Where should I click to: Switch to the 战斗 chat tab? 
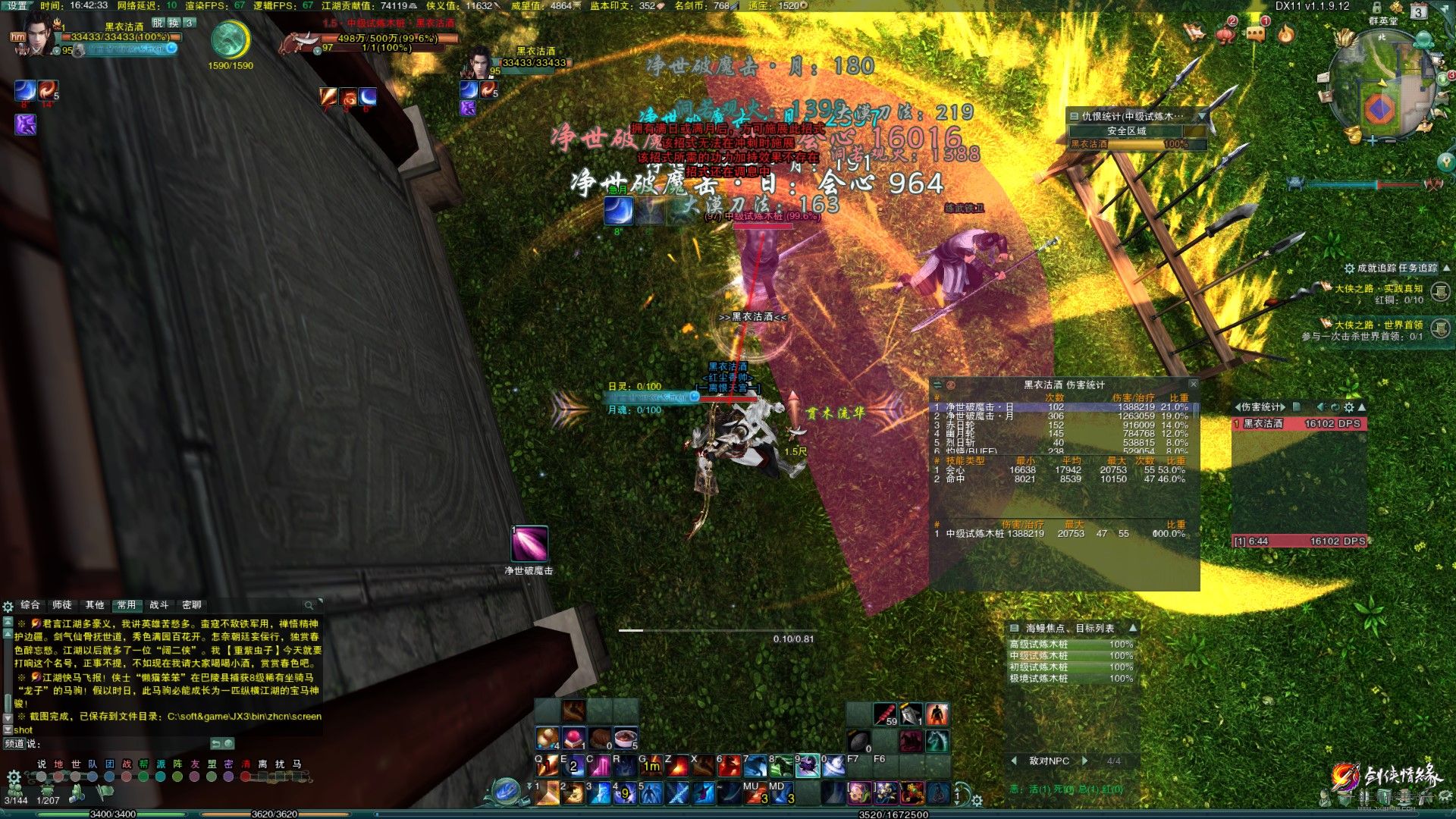159,605
